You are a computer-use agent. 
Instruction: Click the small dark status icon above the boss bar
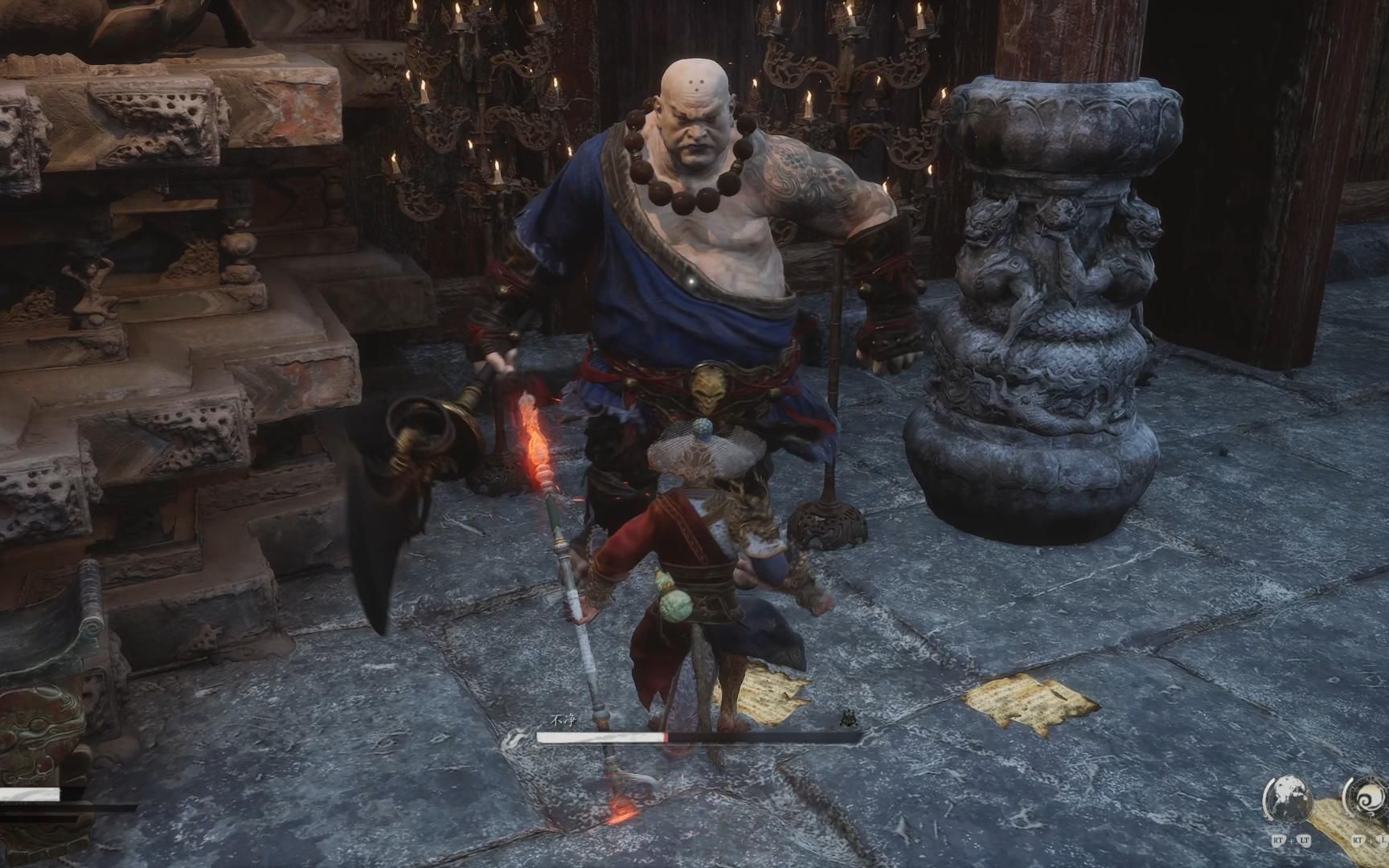[x=848, y=719]
